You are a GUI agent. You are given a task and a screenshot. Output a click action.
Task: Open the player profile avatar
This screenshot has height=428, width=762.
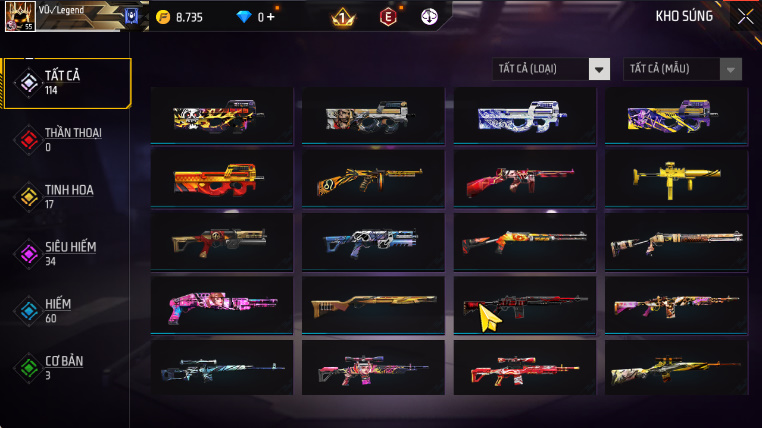pyautogui.click(x=19, y=17)
